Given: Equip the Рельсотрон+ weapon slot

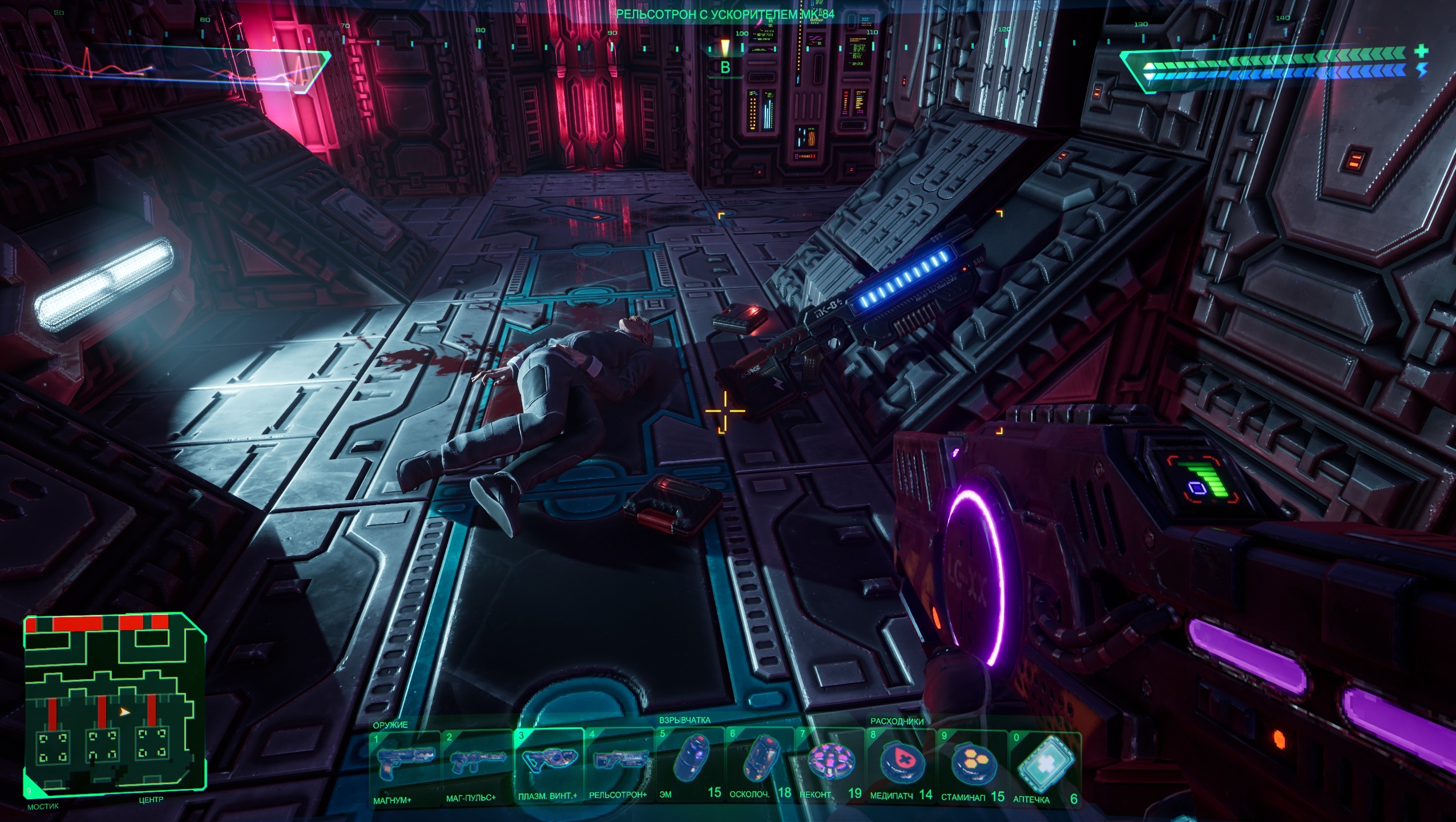Looking at the screenshot, I should [x=619, y=764].
